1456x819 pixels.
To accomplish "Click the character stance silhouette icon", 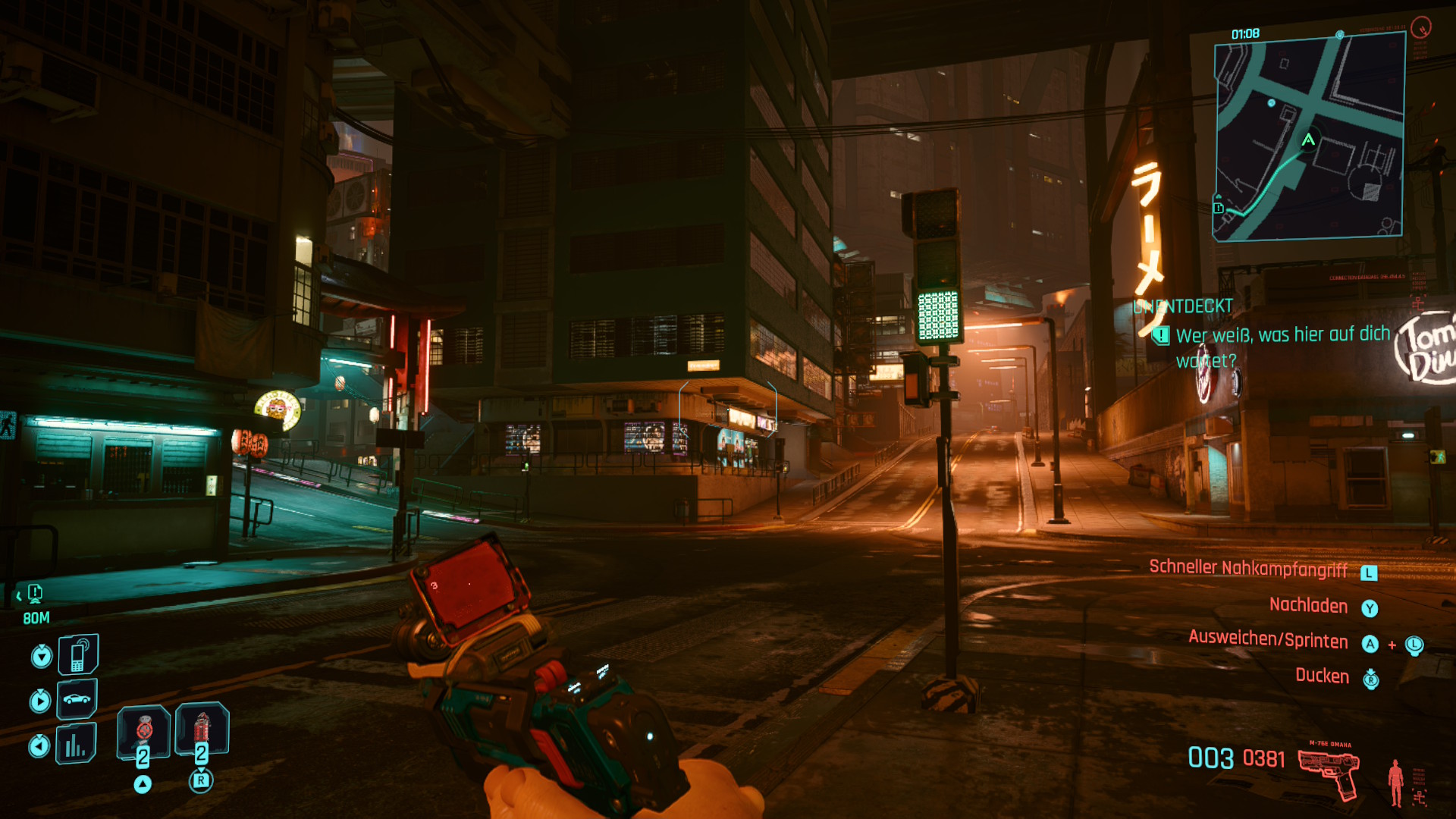I will (x=1395, y=782).
